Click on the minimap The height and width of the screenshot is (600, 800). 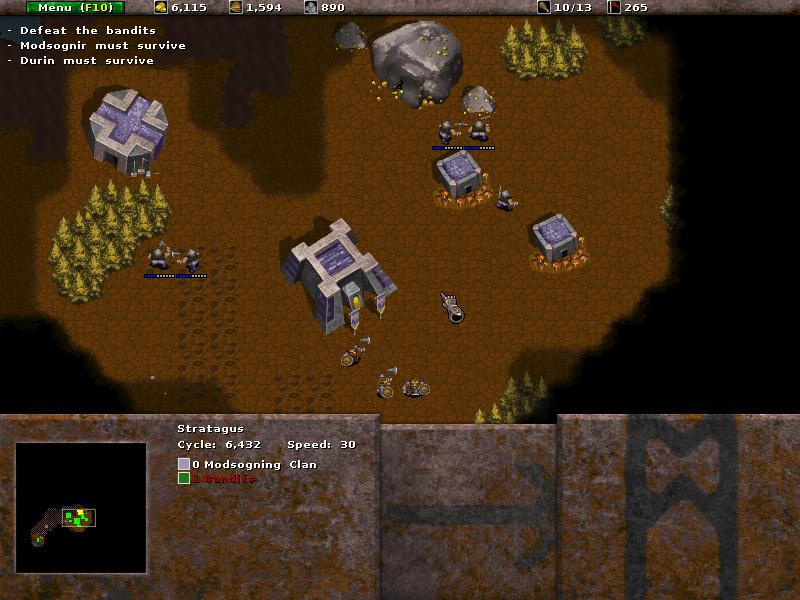(x=81, y=507)
